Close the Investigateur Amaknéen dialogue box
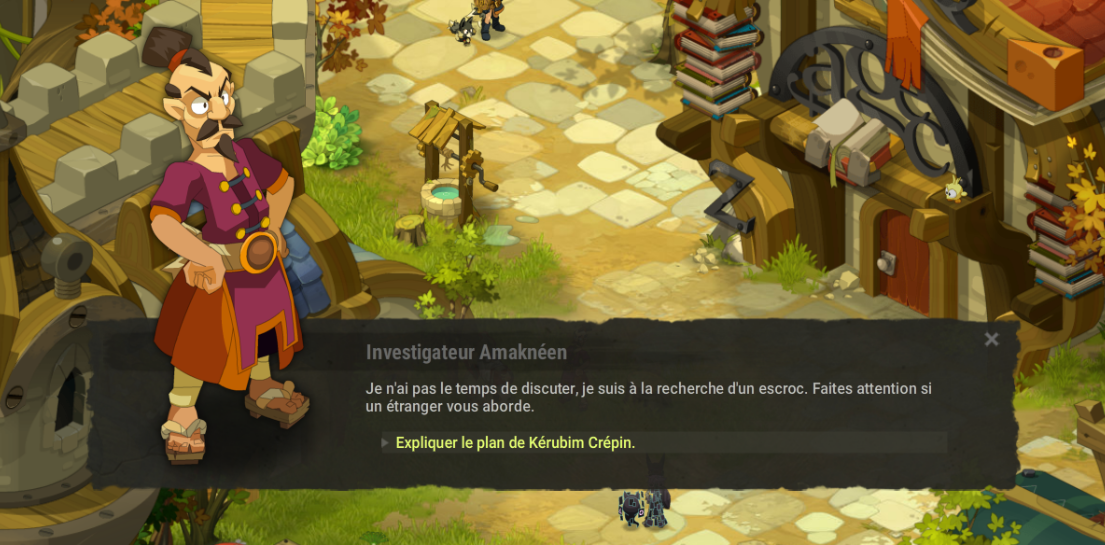 click(991, 340)
